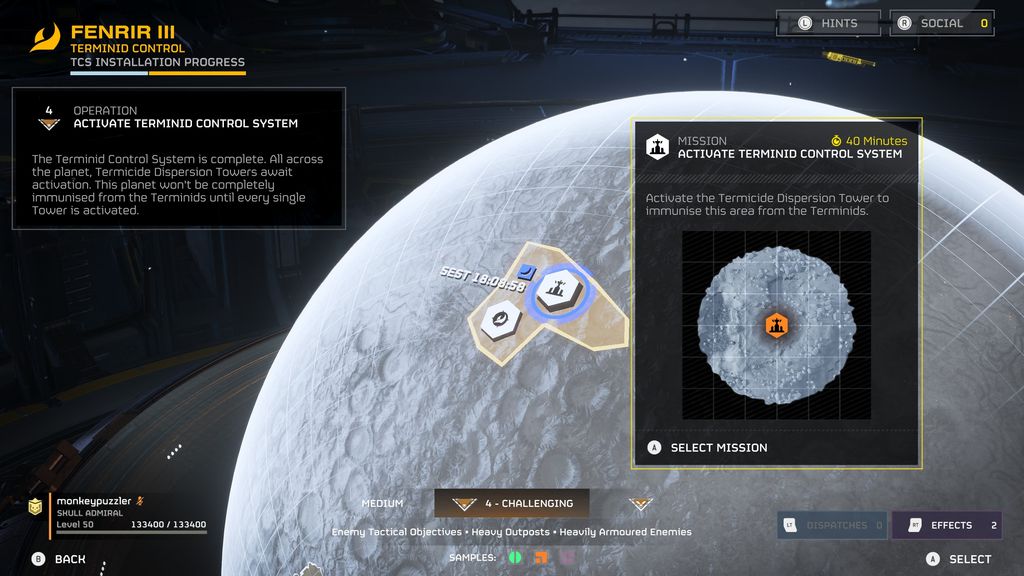Image resolution: width=1024 pixels, height=576 pixels.
Task: Confirm with the Select button
Action: pos(959,559)
